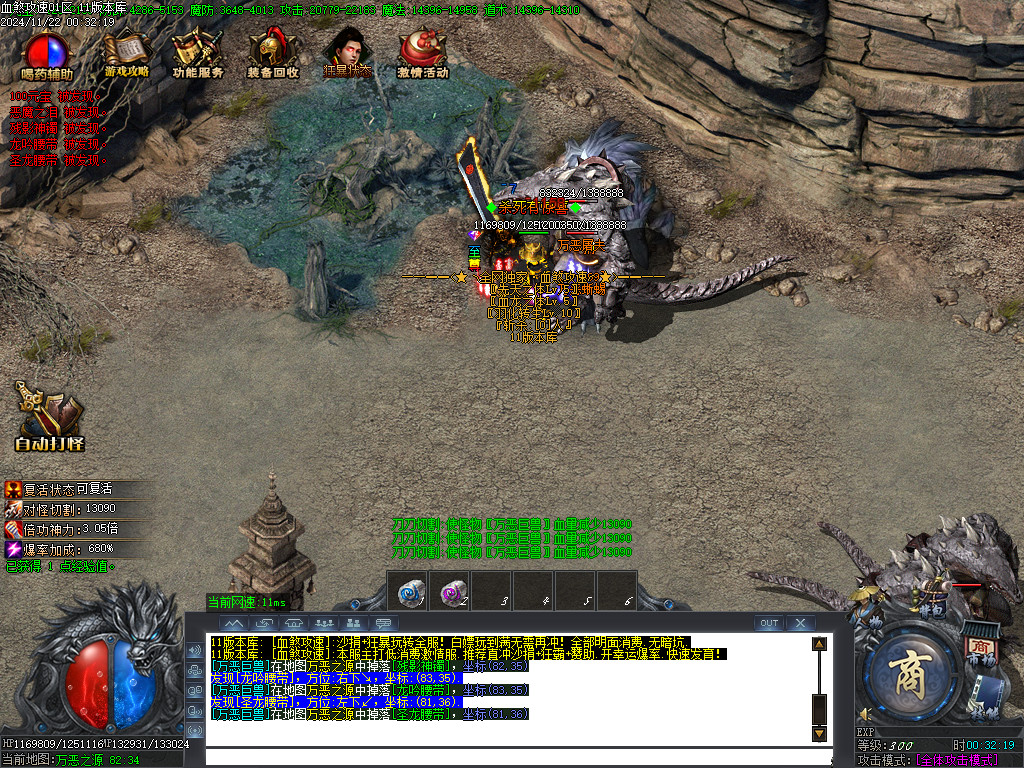Open the 激情活动 events icon
The width and height of the screenshot is (1024, 768).
[422, 55]
